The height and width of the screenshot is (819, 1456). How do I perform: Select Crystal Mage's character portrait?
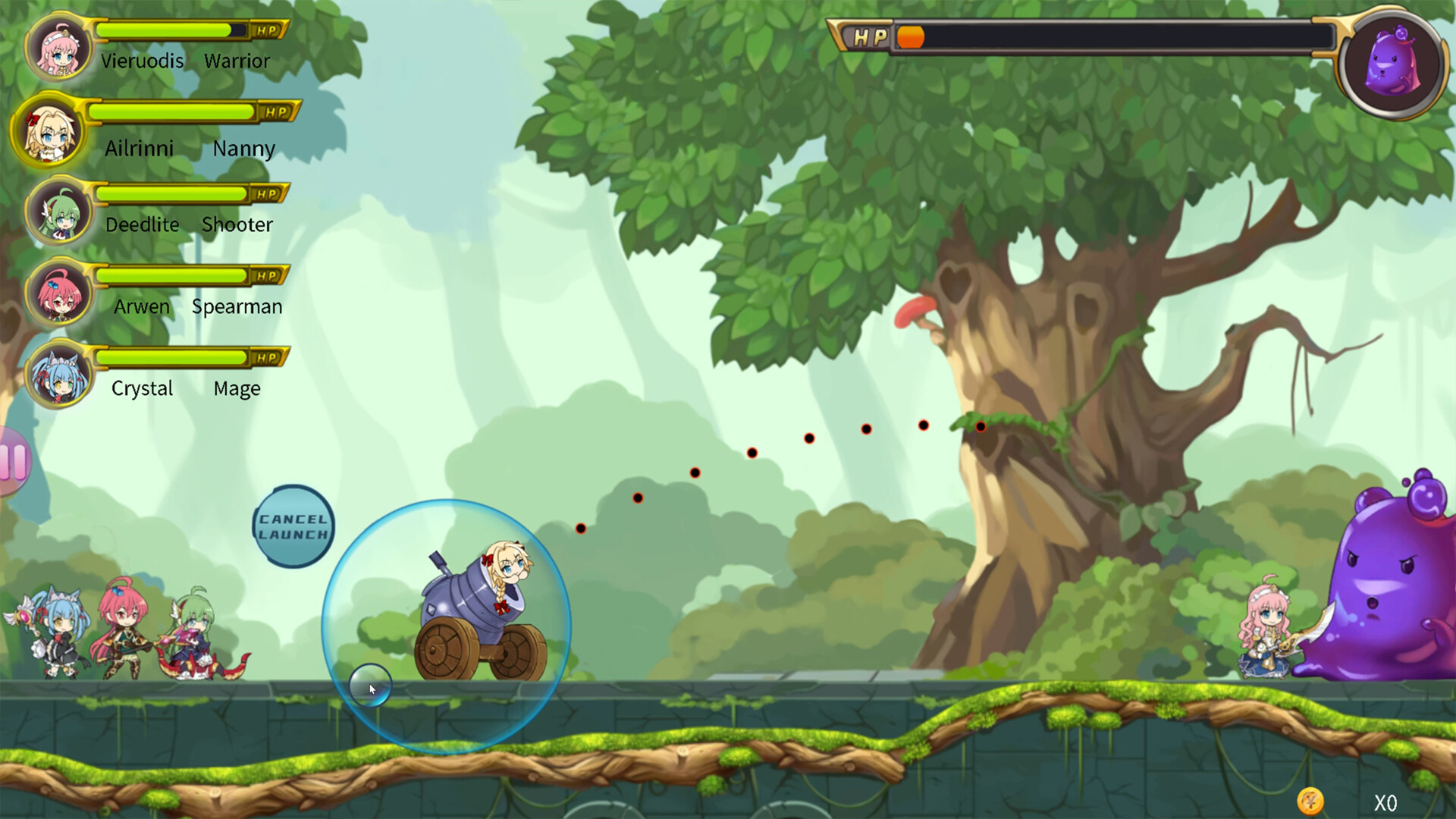(x=59, y=376)
